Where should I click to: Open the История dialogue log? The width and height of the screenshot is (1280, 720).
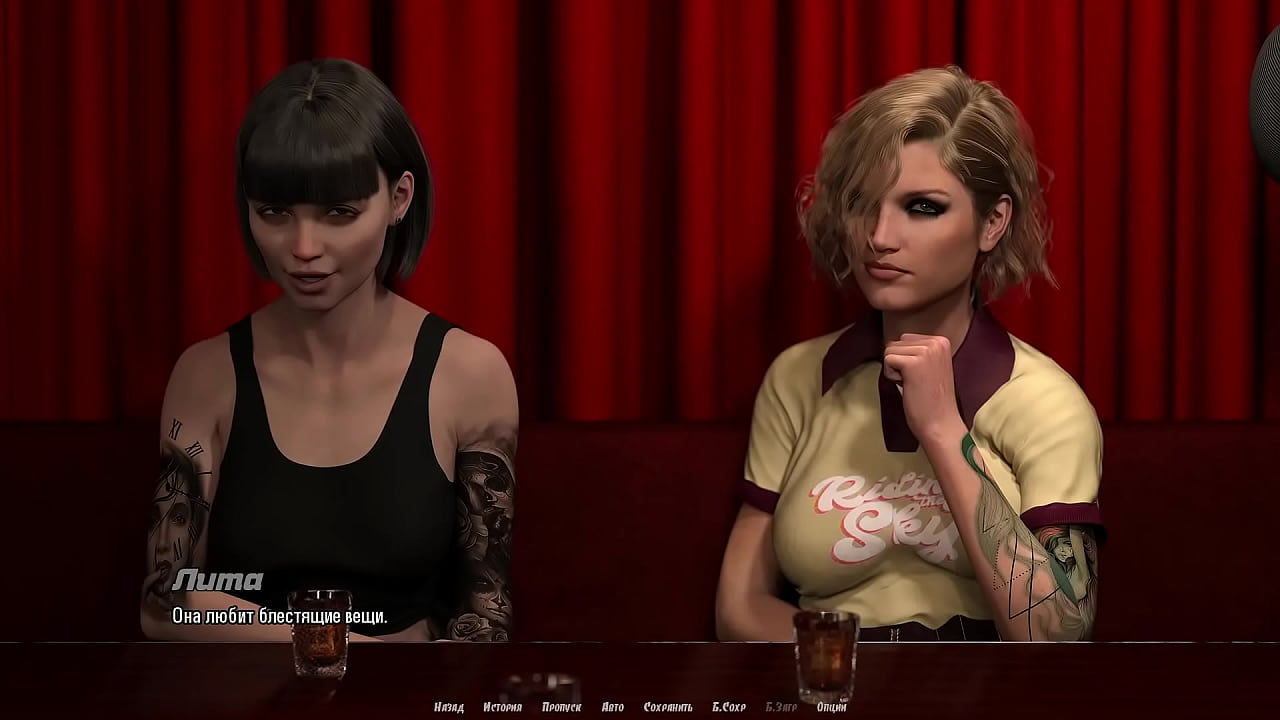(502, 707)
